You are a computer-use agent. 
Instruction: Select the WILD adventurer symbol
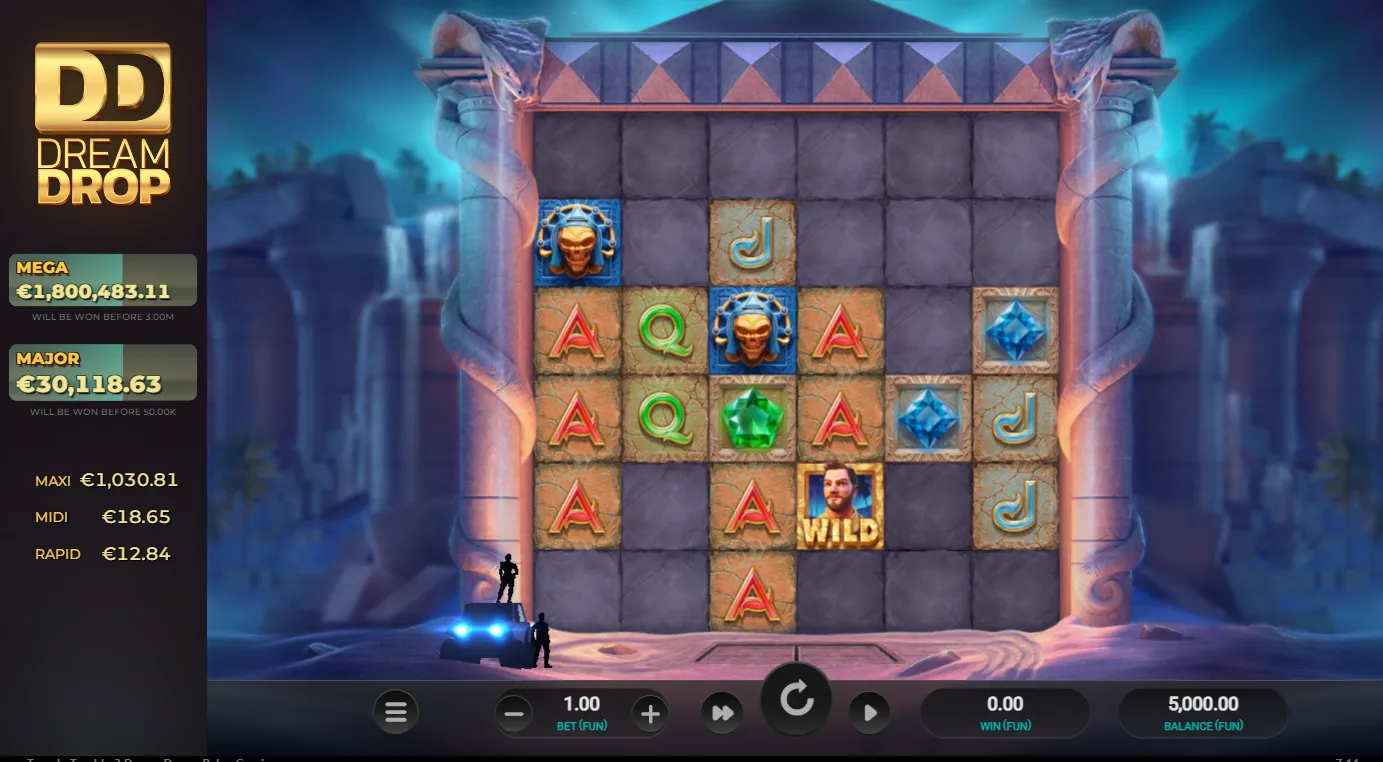(x=840, y=505)
